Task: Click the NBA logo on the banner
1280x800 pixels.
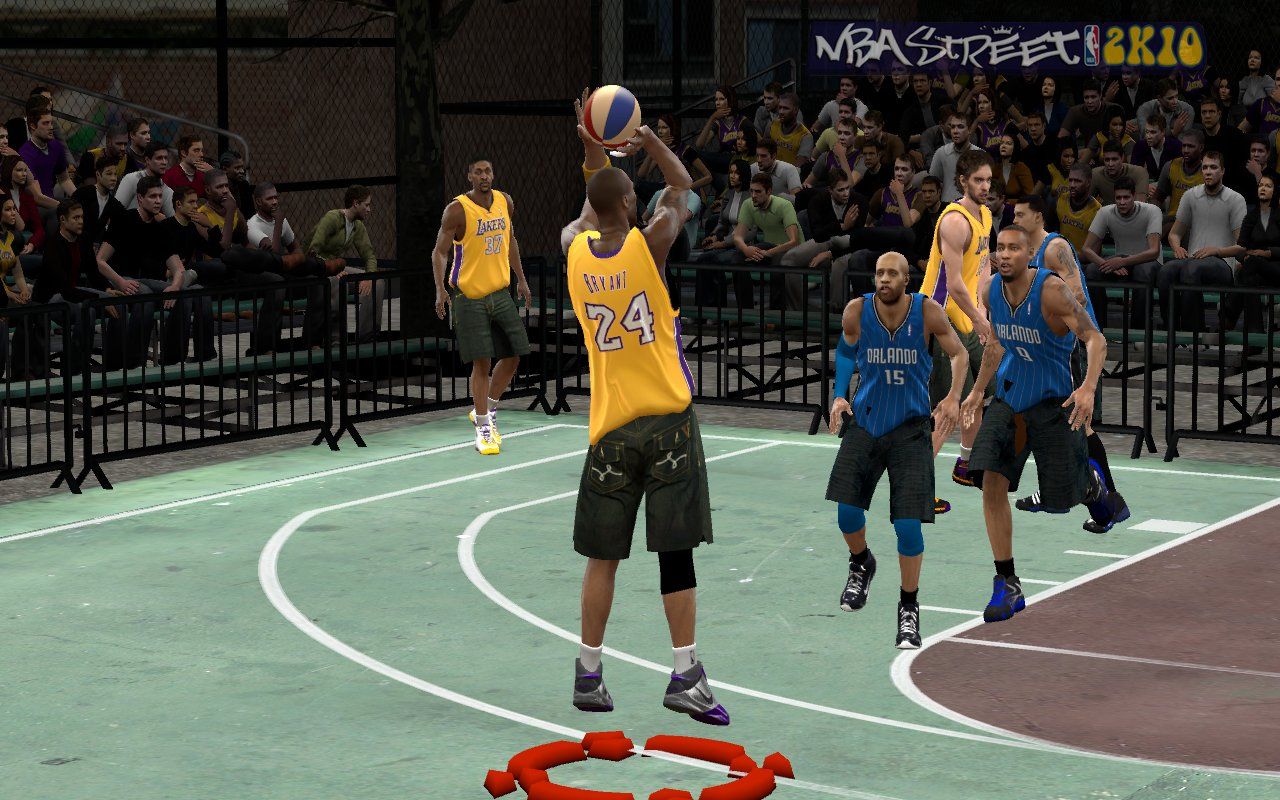Action: [x=1091, y=44]
